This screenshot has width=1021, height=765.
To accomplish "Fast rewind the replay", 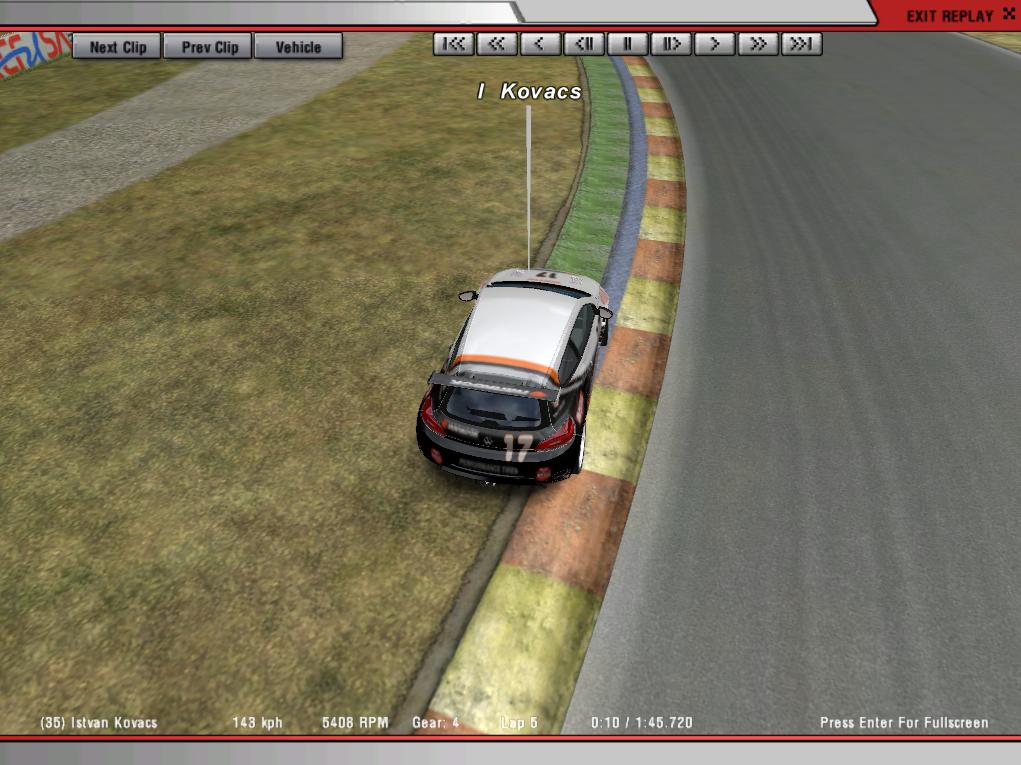I will [497, 44].
